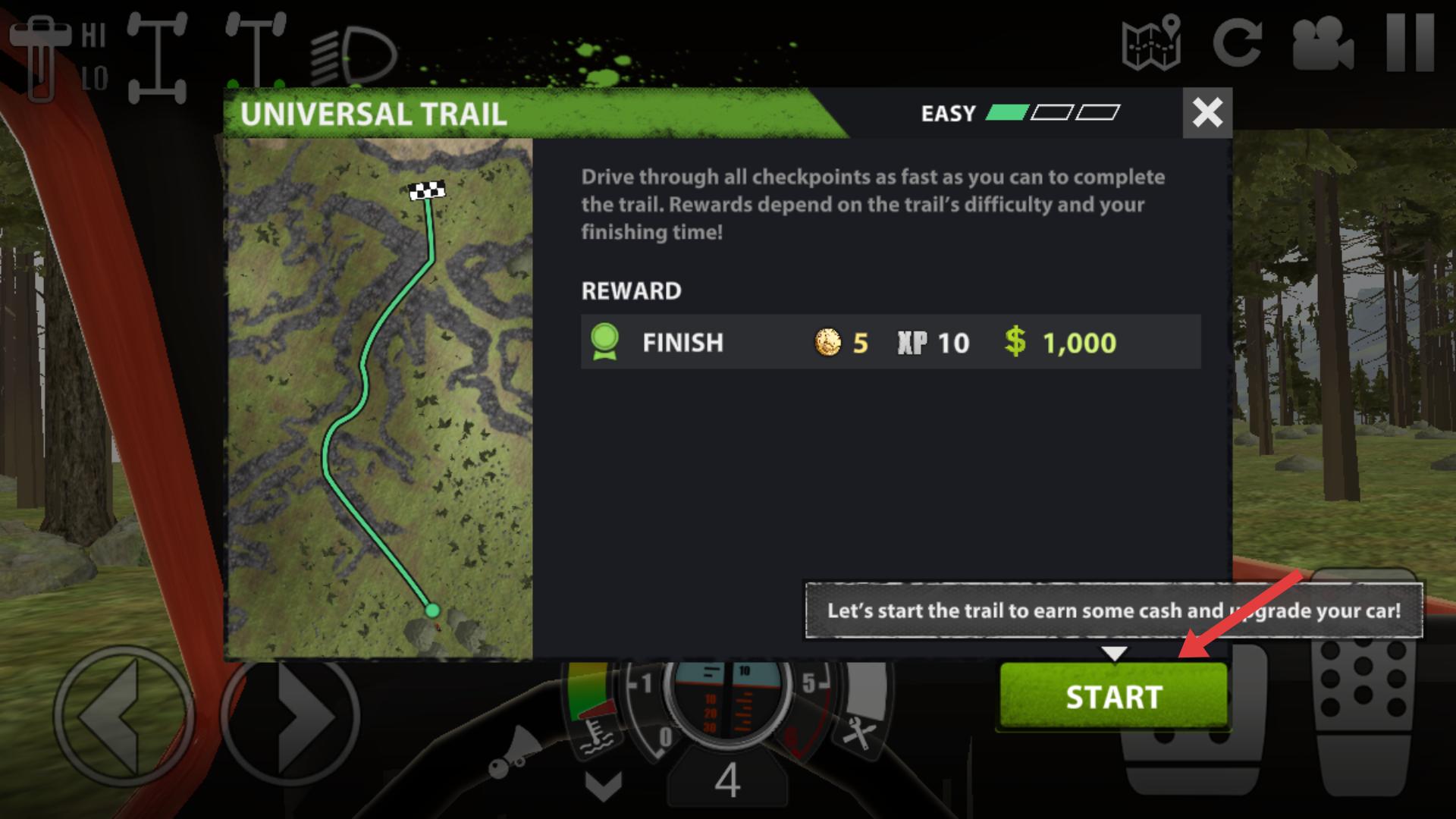Pause the game
This screenshot has width=1456, height=819.
coord(1410,43)
